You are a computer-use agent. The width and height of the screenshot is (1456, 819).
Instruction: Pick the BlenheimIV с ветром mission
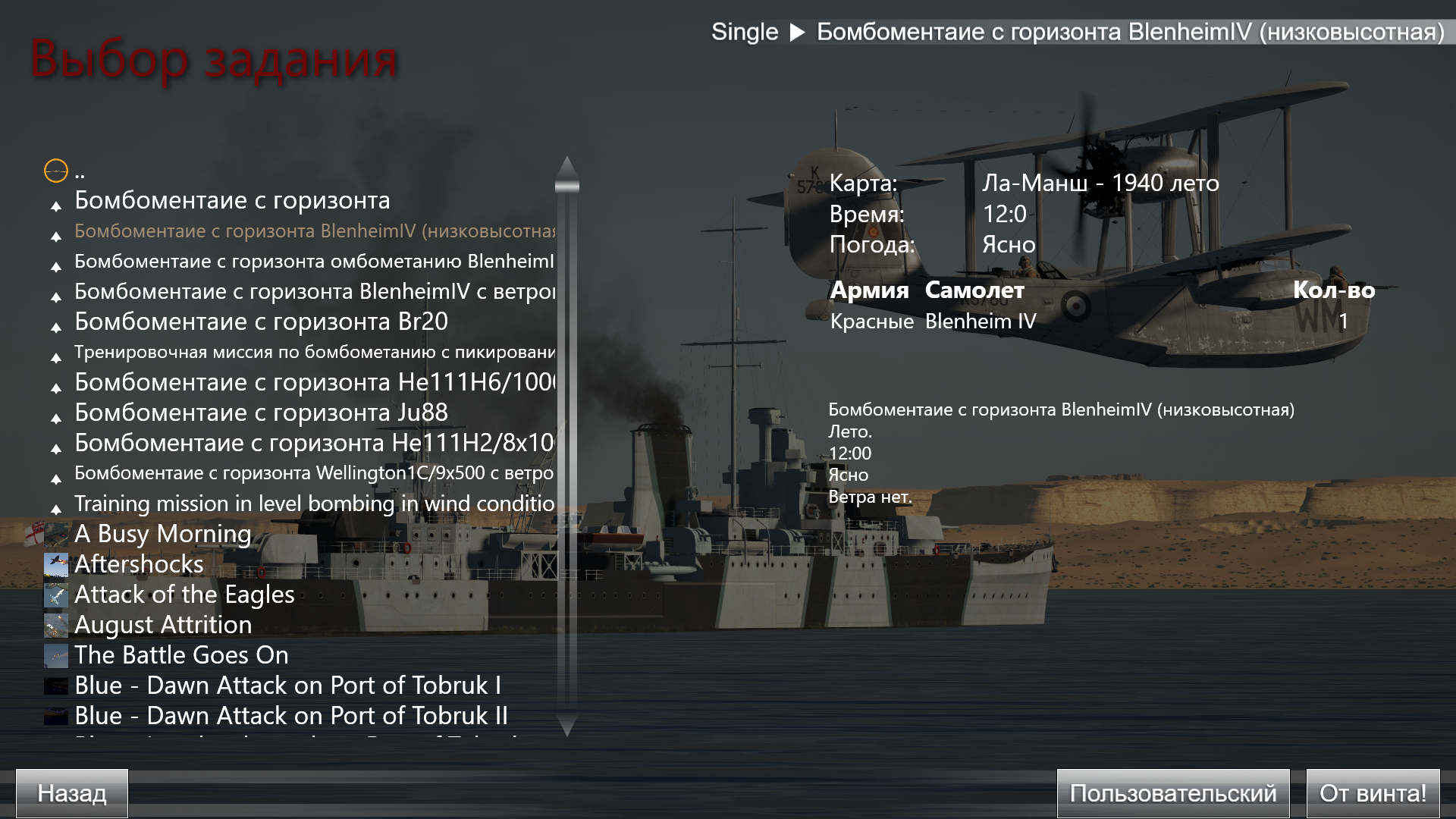pyautogui.click(x=314, y=292)
